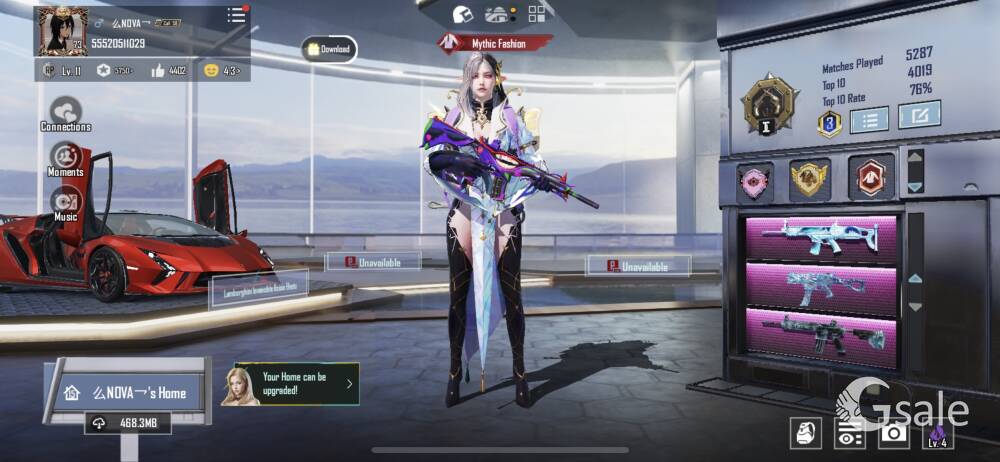The width and height of the screenshot is (1000, 462).
Task: Open the list menu beside the player name
Action: [x=236, y=15]
